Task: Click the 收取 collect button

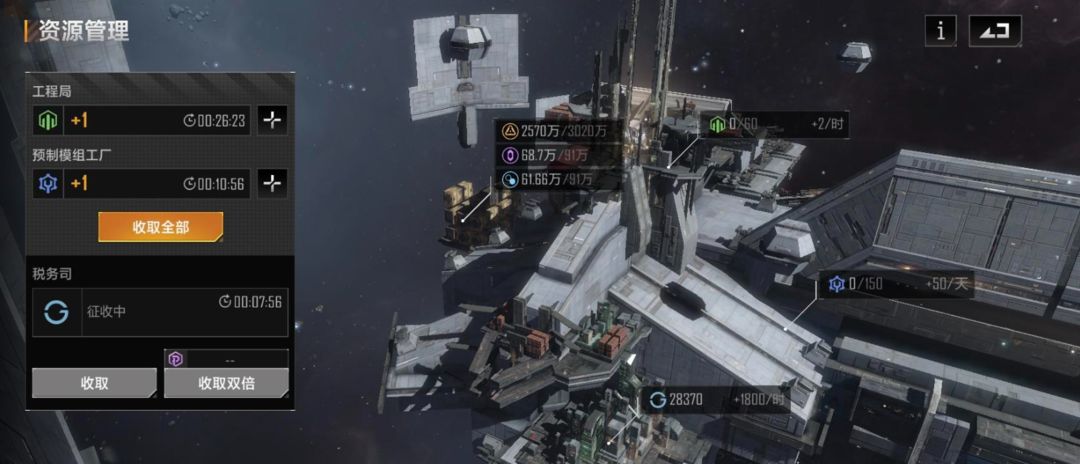Action: 94,382
